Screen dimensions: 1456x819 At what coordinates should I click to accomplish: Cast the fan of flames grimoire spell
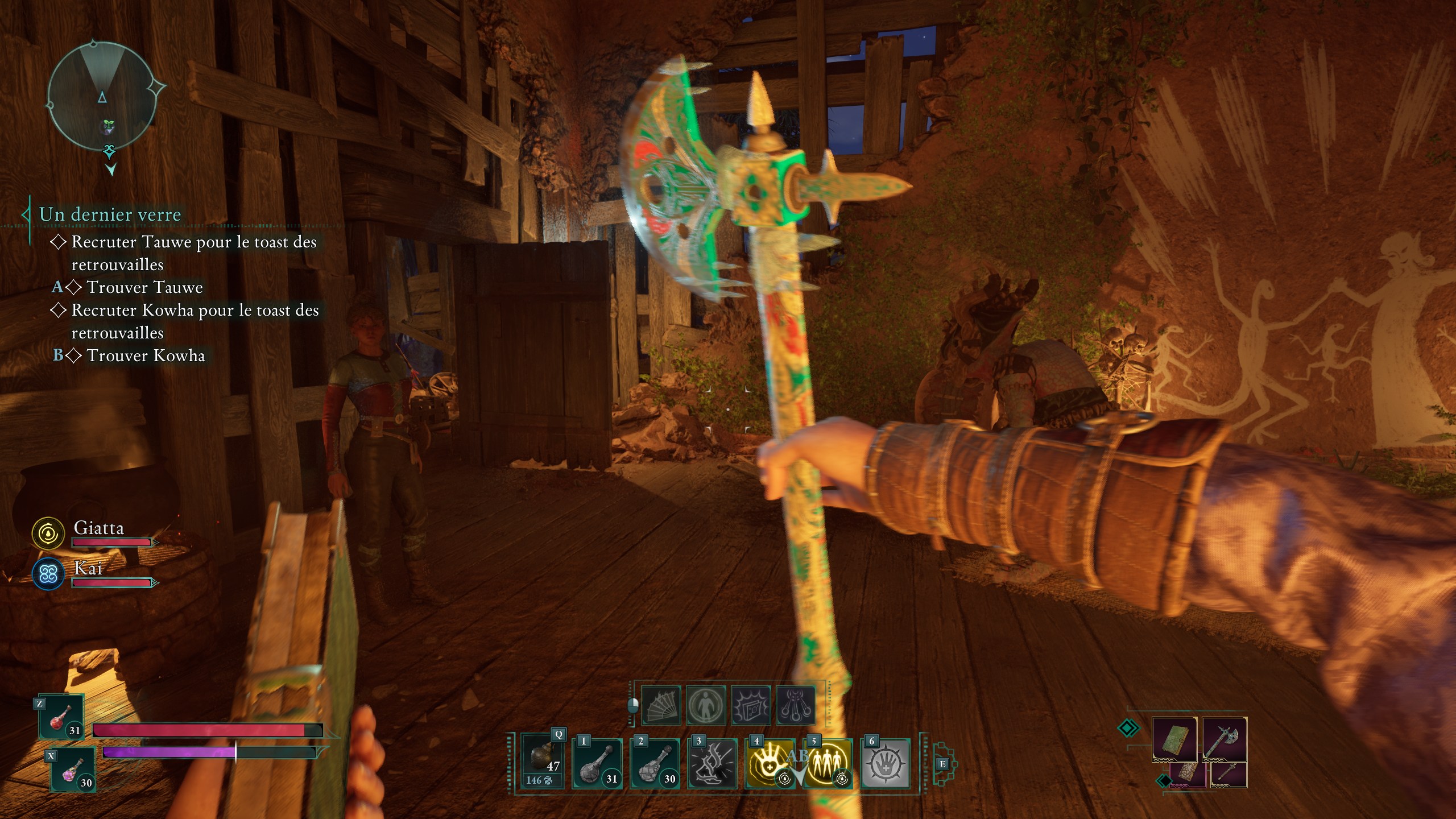(x=661, y=706)
